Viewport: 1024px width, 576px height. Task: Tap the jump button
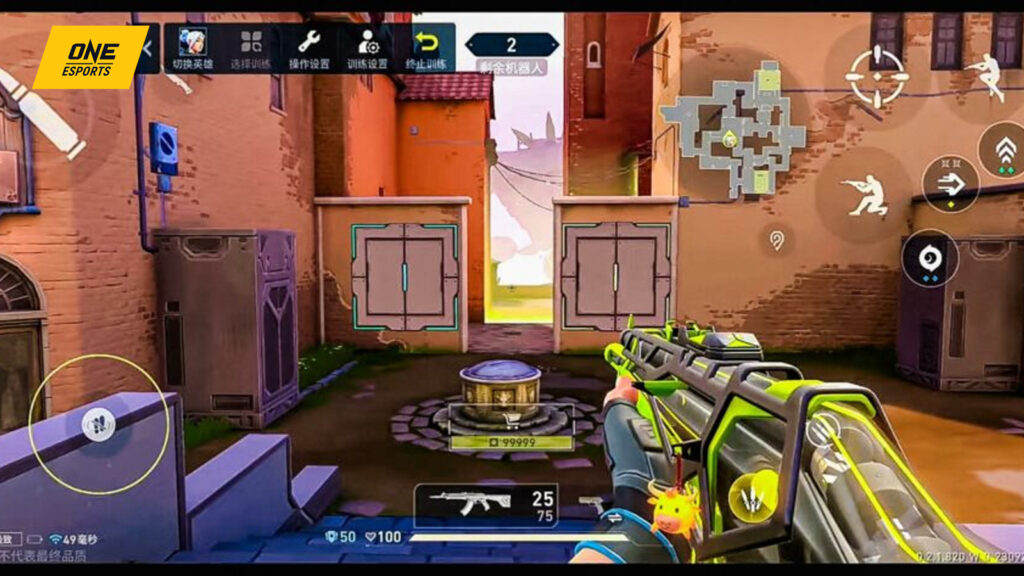click(986, 74)
